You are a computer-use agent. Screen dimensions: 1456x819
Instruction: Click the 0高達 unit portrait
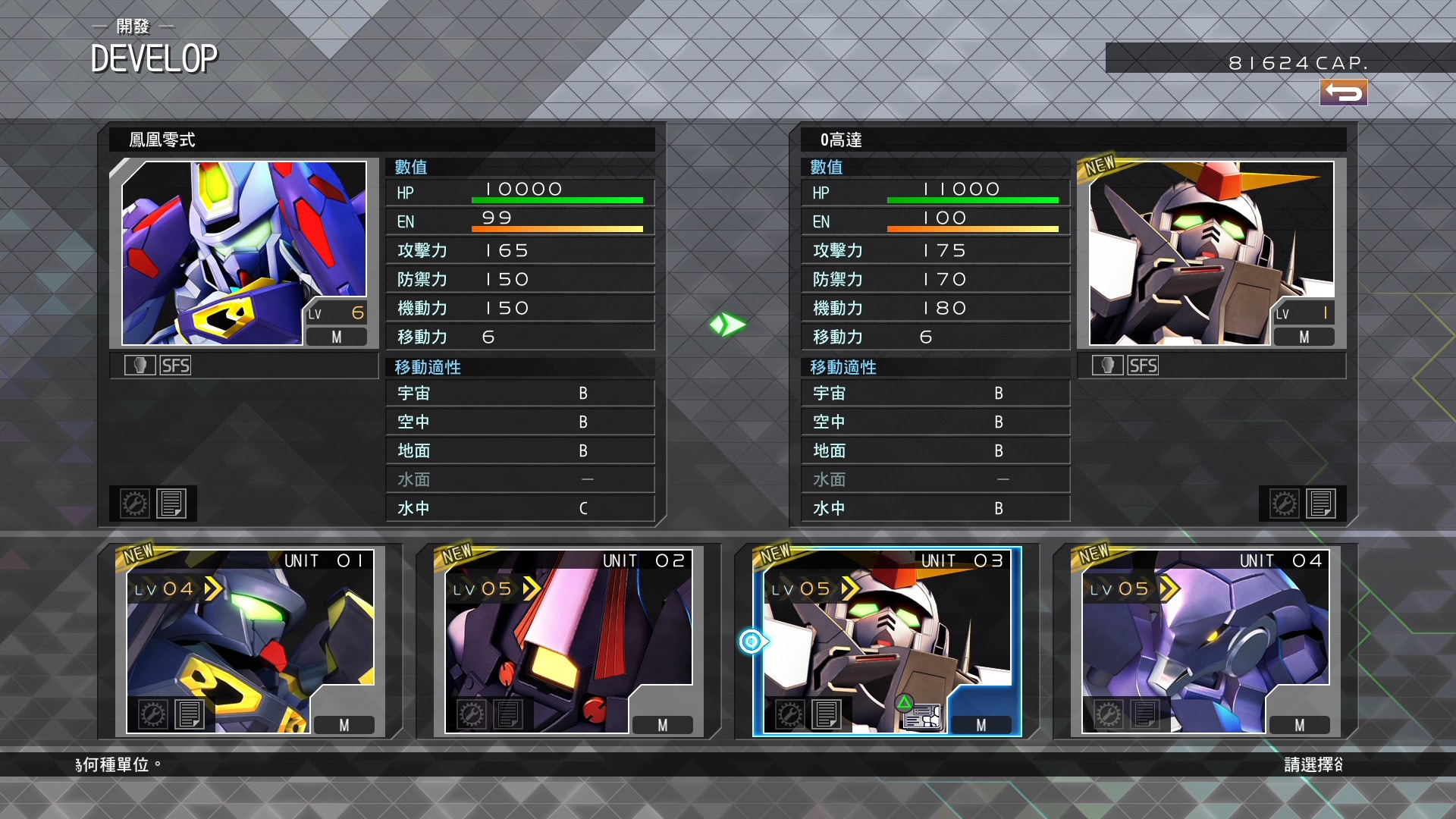[x=1211, y=253]
